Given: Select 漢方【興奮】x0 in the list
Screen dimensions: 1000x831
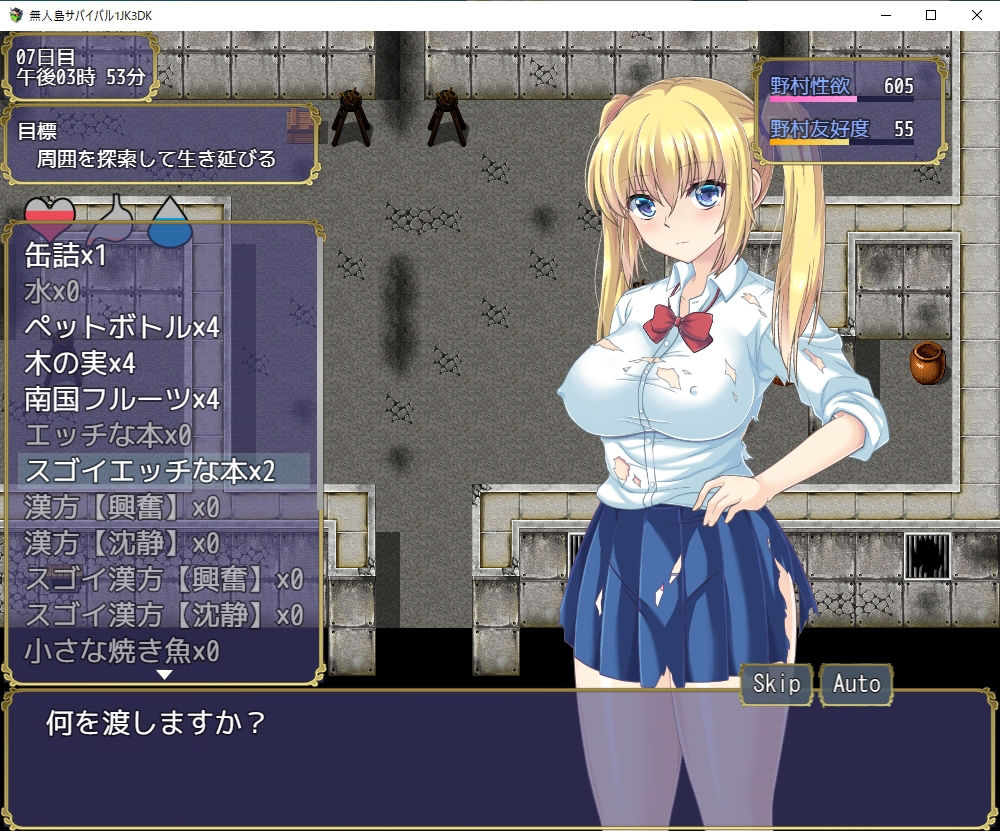Looking at the screenshot, I should click(x=122, y=507).
